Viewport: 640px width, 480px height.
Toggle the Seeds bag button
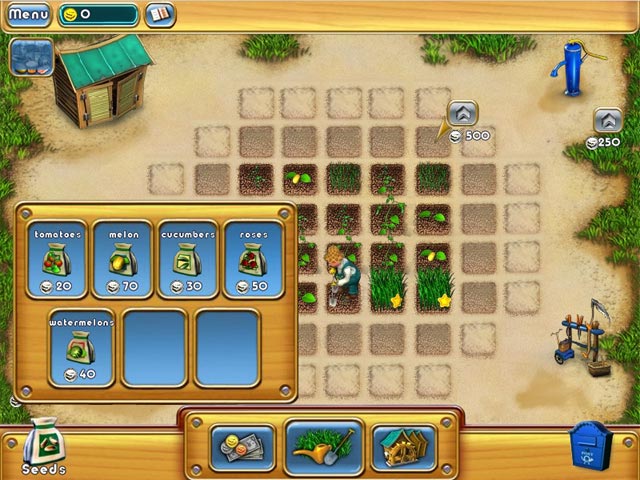click(43, 443)
